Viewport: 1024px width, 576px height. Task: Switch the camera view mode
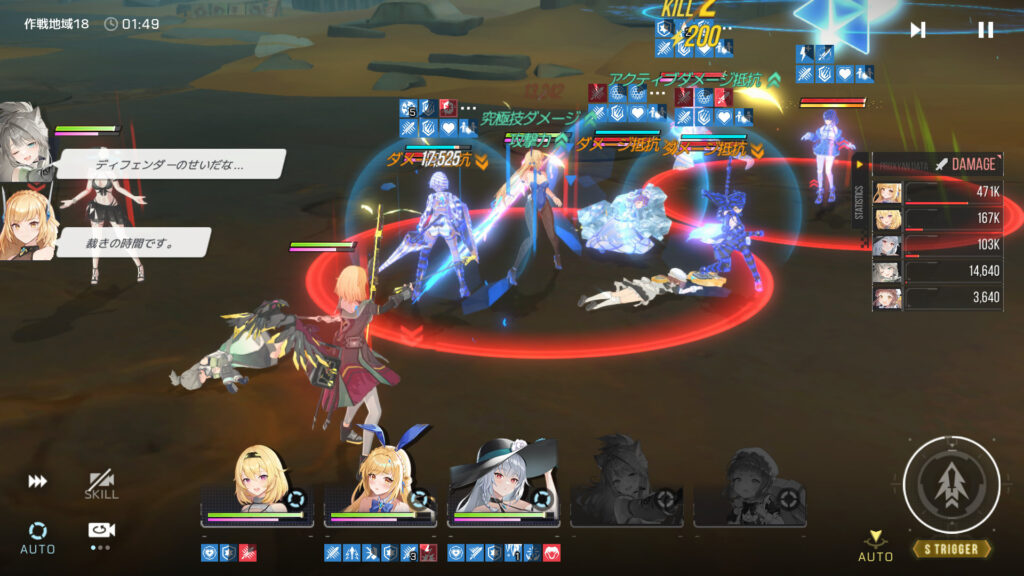101,532
